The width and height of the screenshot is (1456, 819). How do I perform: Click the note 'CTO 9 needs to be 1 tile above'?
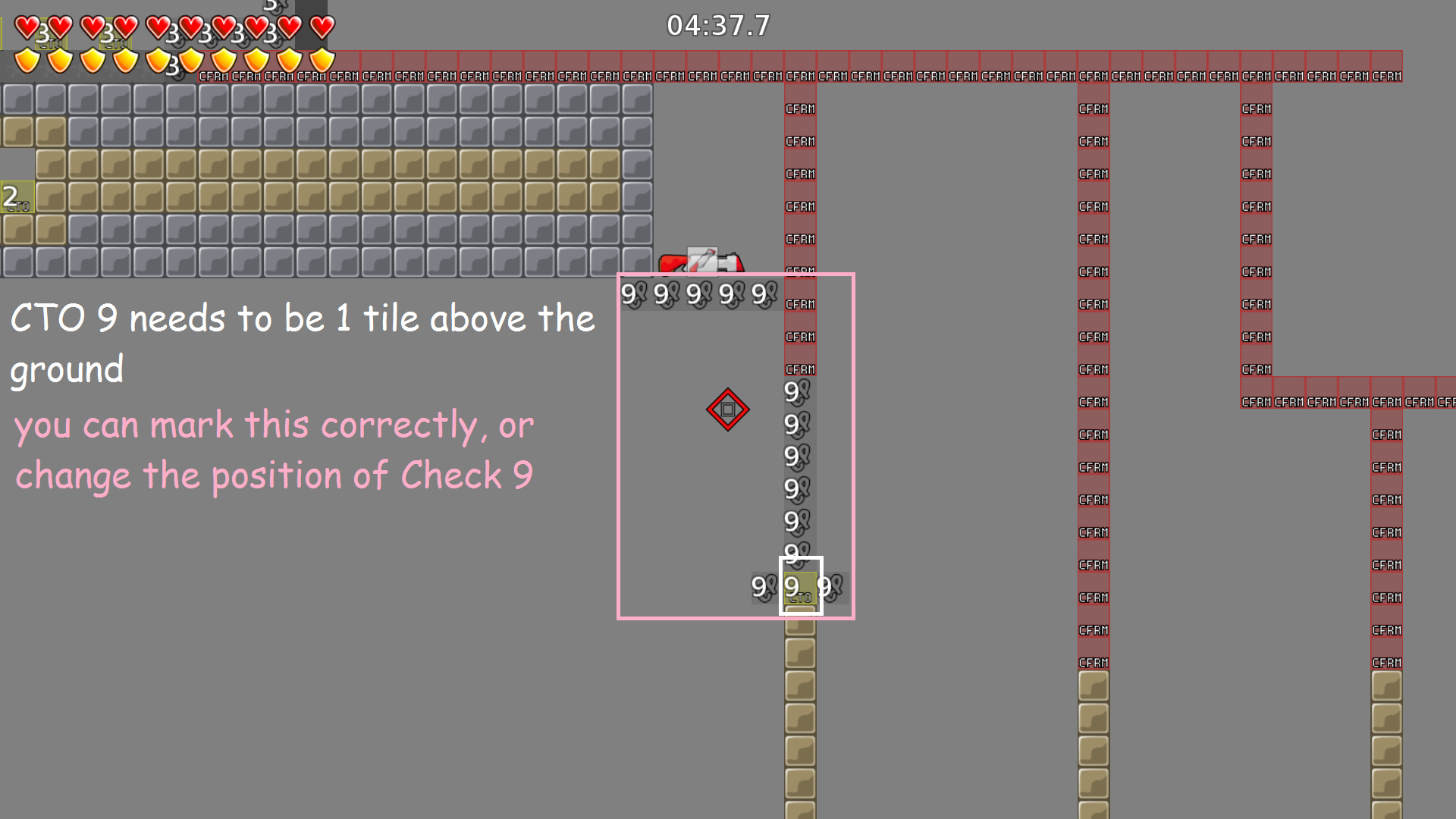(x=302, y=318)
